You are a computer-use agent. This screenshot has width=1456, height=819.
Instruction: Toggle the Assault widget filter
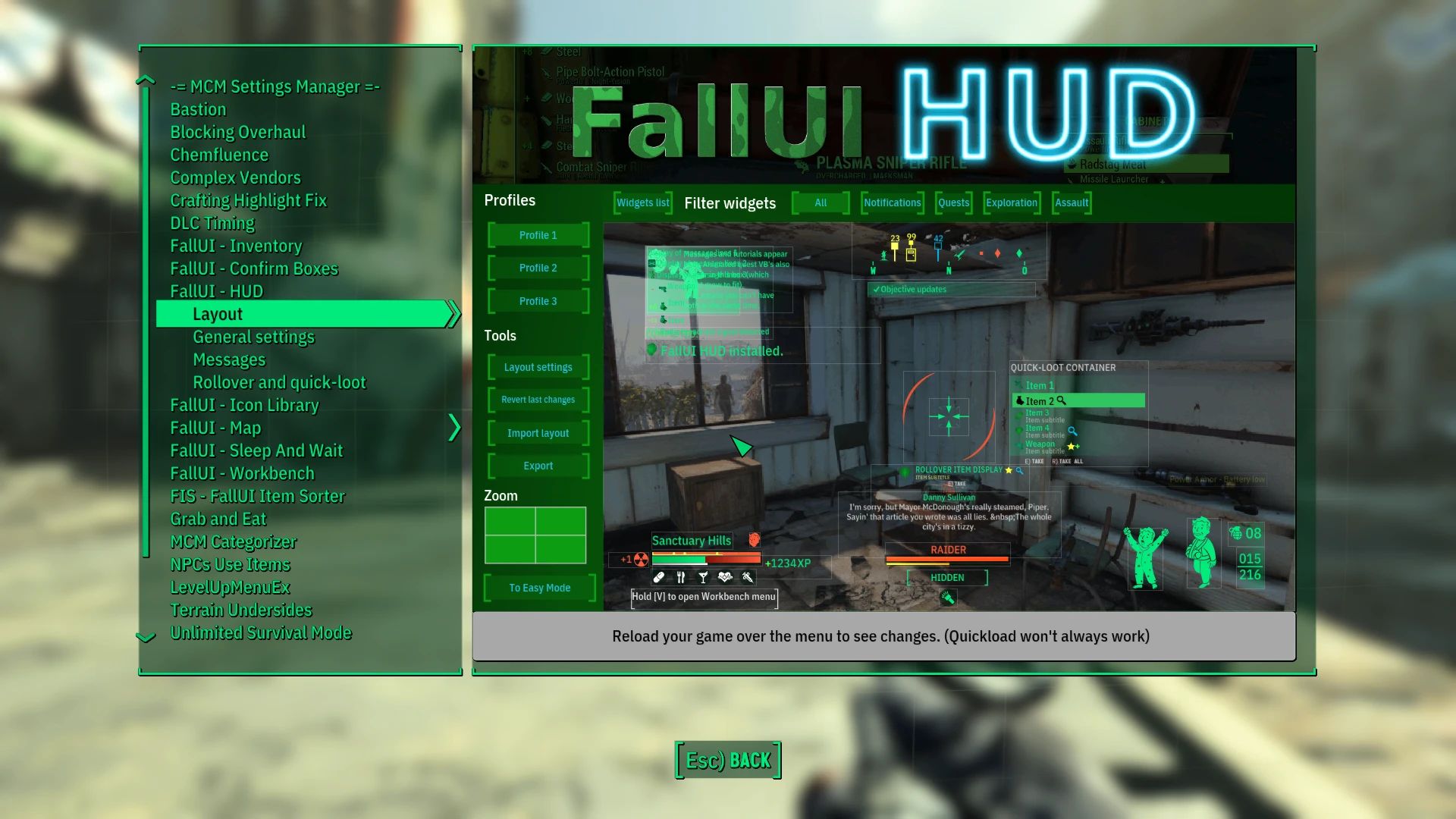[1072, 202]
